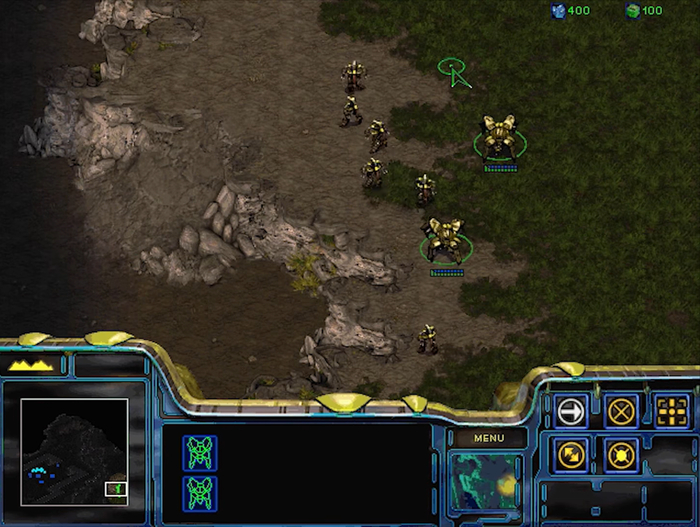The image size is (700, 527).
Task: Select the Attack crosshair command
Action: pyautogui.click(x=671, y=410)
